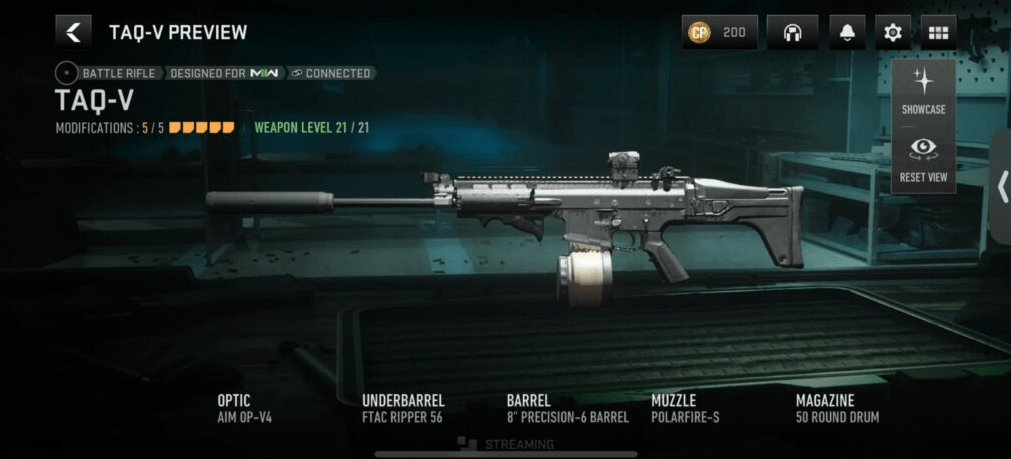This screenshot has height=459, width=1011.
Task: Select the Barrel 8" Precision-6 slot
Action: (x=567, y=408)
